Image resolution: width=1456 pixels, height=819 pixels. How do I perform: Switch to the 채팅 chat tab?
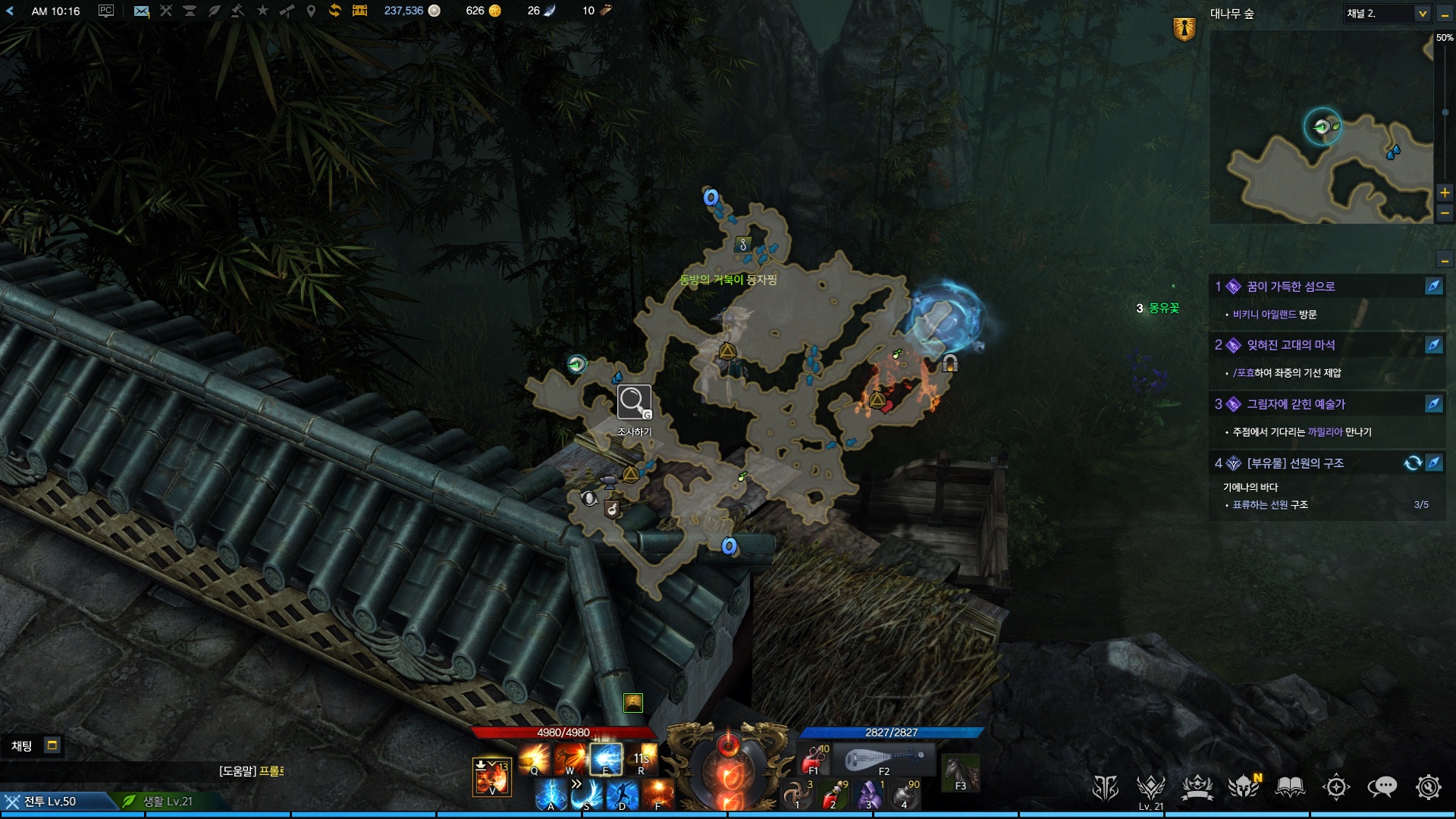click(x=22, y=746)
